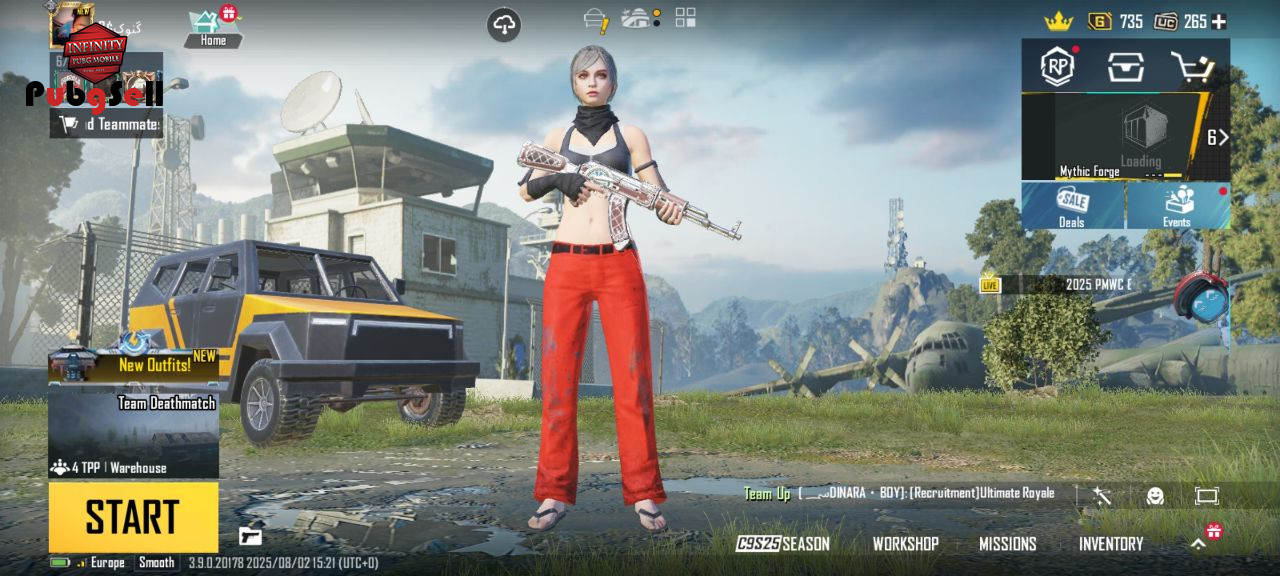Expand the bottom menu with the up arrow
Image resolution: width=1280 pixels, height=576 pixels.
click(1198, 544)
